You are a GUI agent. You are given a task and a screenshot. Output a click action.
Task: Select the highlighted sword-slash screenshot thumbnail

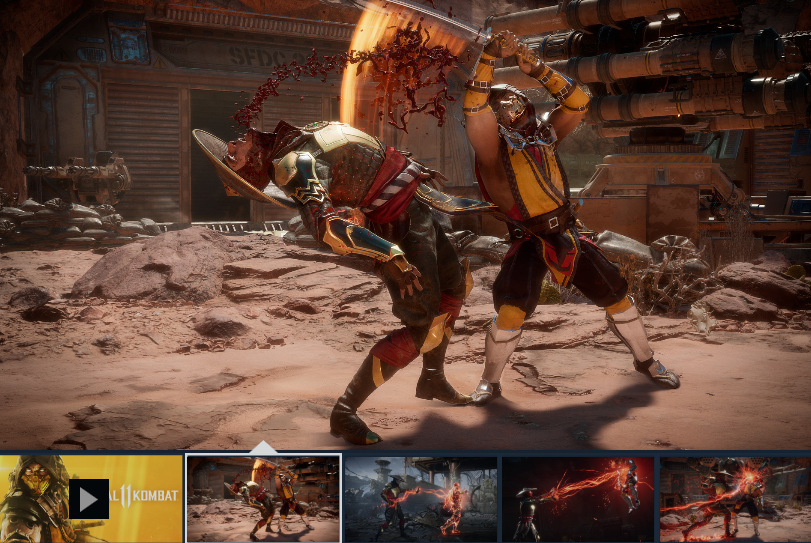pos(263,499)
